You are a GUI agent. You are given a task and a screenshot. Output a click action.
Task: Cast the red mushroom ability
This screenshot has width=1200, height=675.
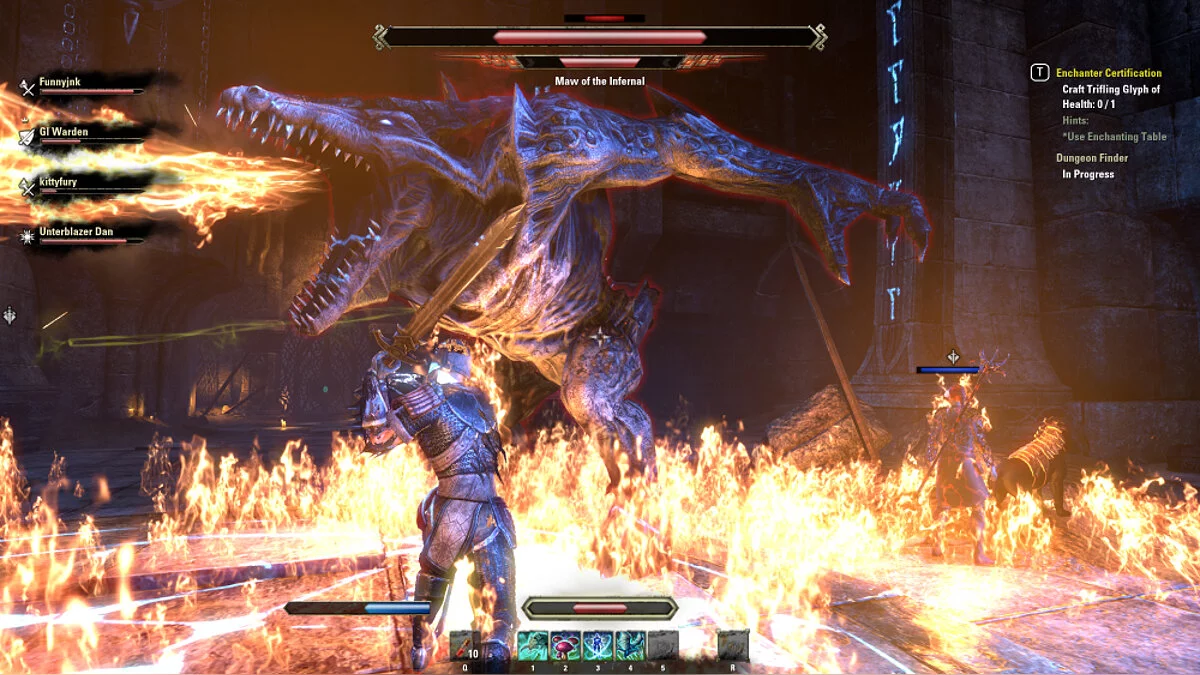point(565,645)
